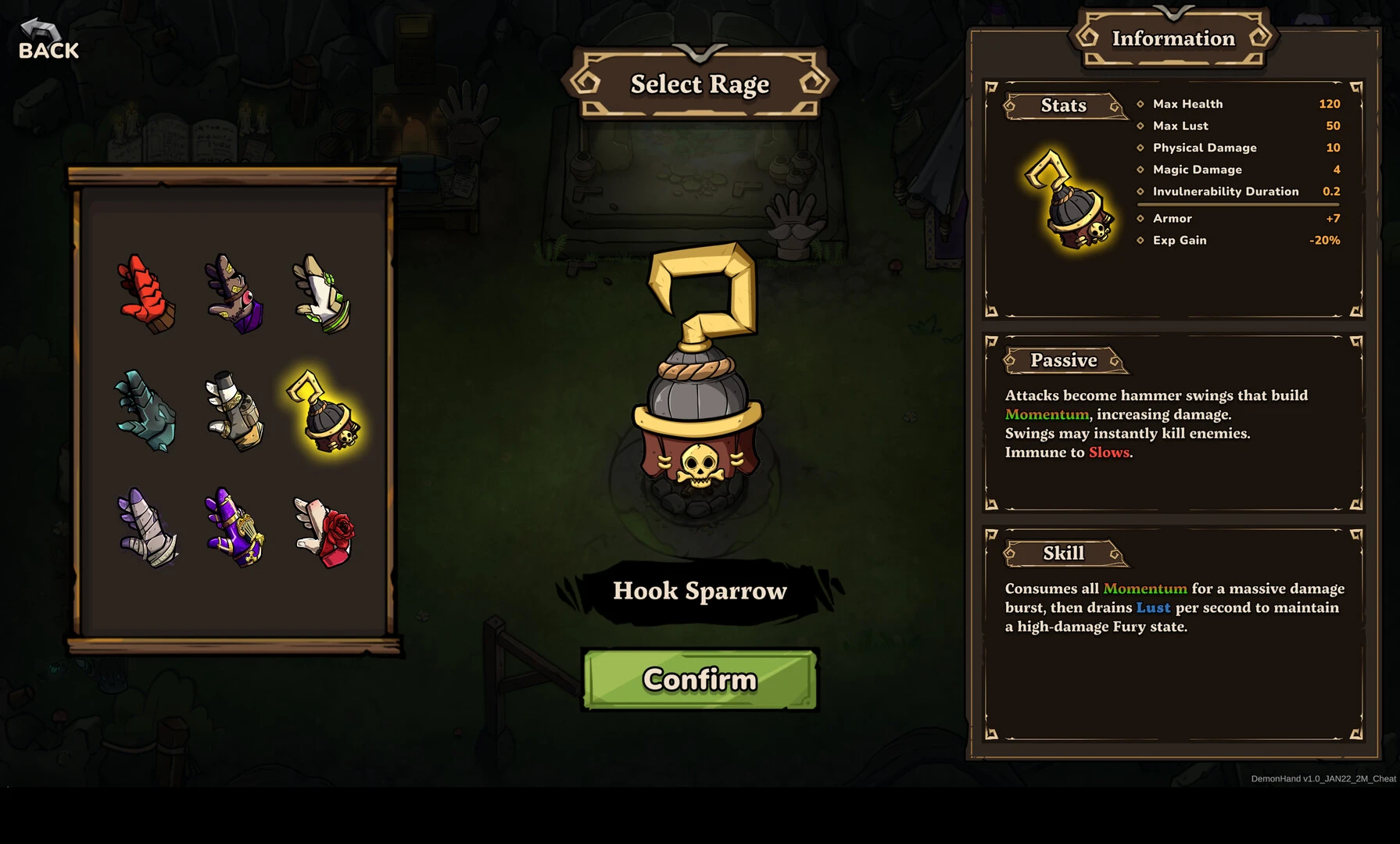Choose the purple and gold ornate glove

[235, 527]
